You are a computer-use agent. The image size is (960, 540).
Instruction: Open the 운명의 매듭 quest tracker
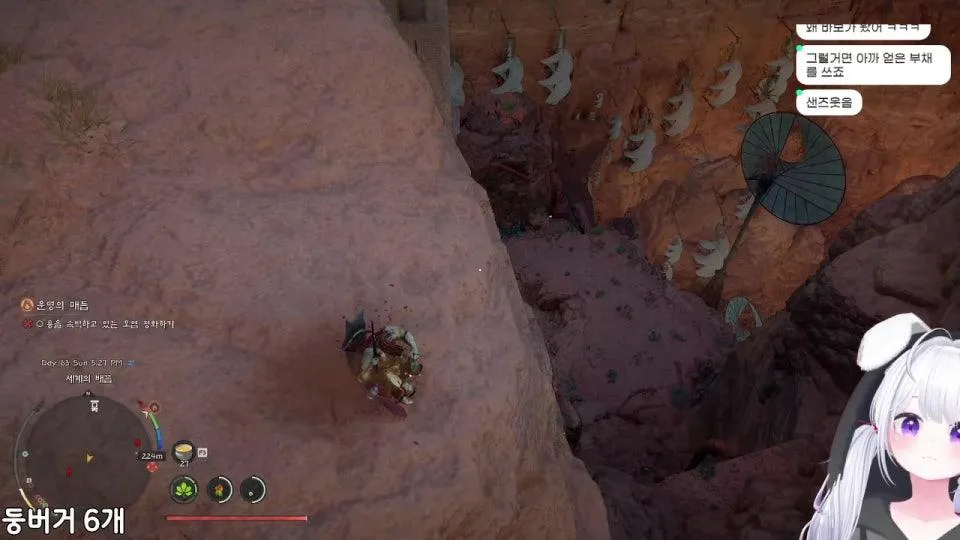coord(62,304)
